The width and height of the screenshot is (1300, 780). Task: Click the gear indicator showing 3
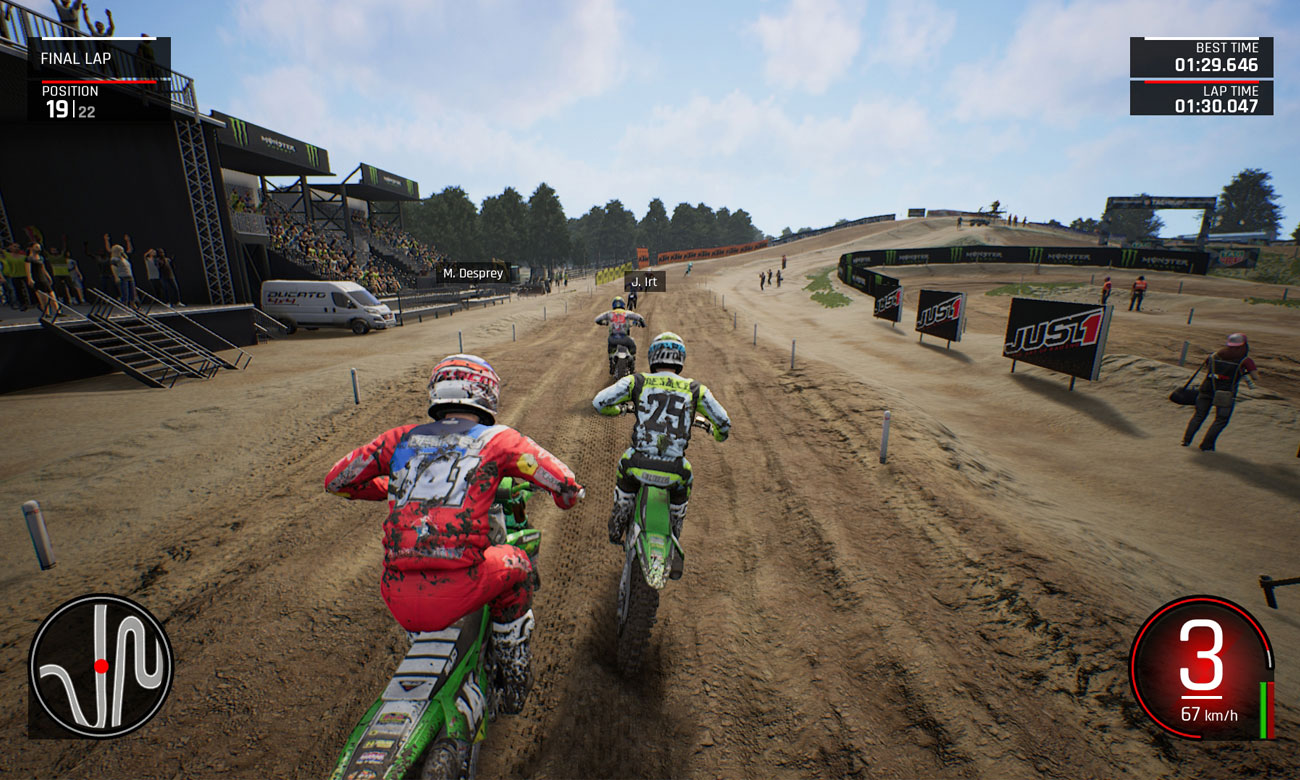click(1205, 655)
